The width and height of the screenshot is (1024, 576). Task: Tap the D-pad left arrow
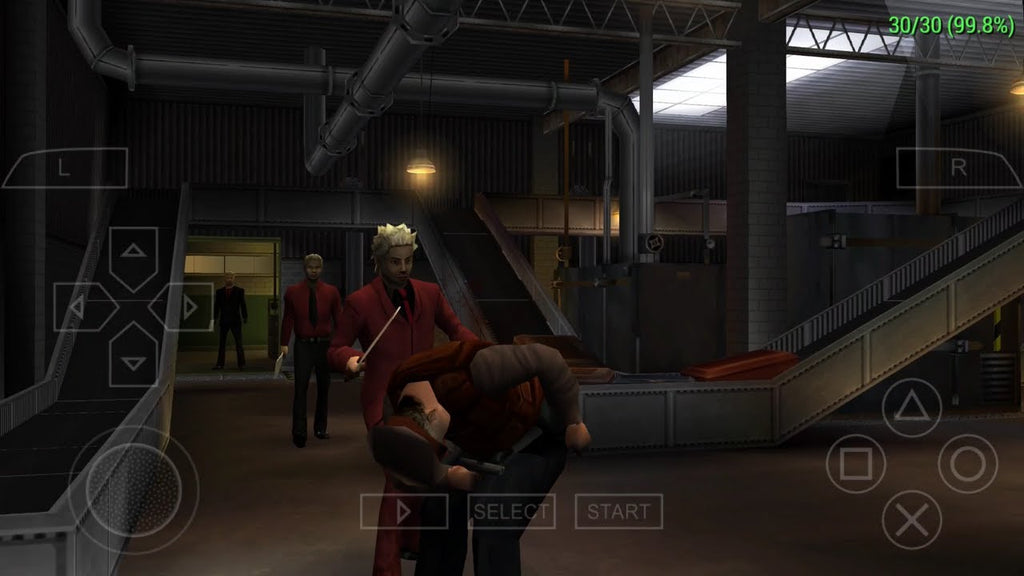(84, 307)
